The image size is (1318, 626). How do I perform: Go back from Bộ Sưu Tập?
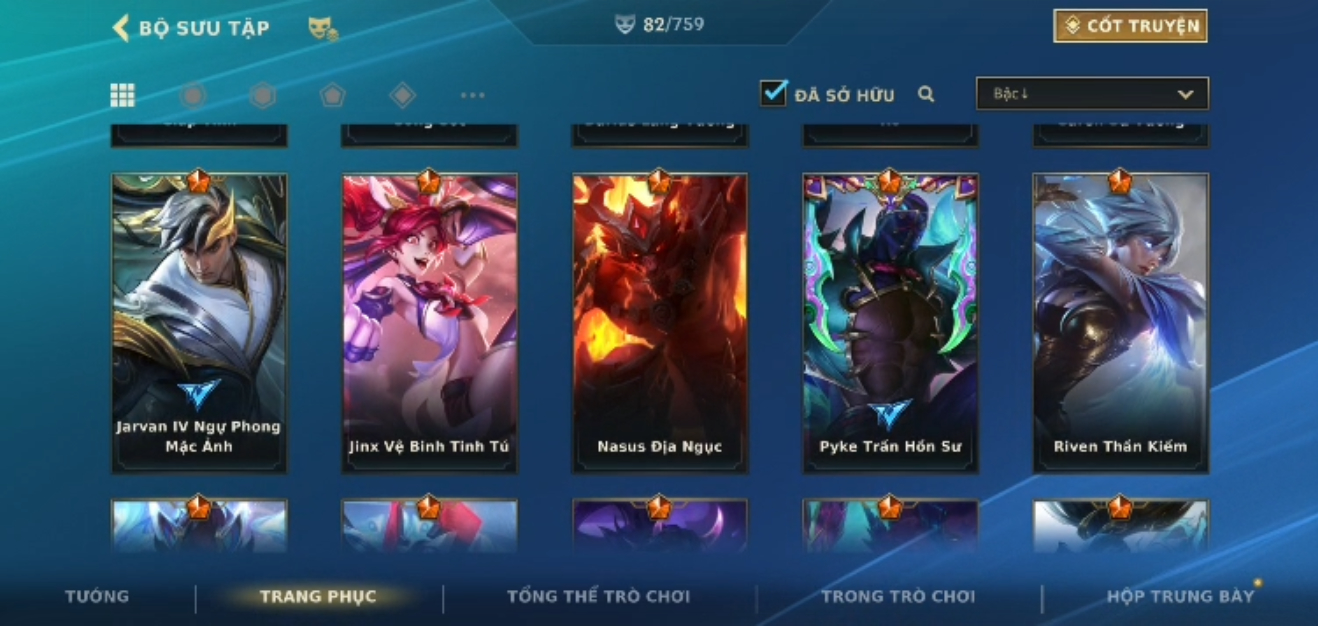[x=121, y=28]
